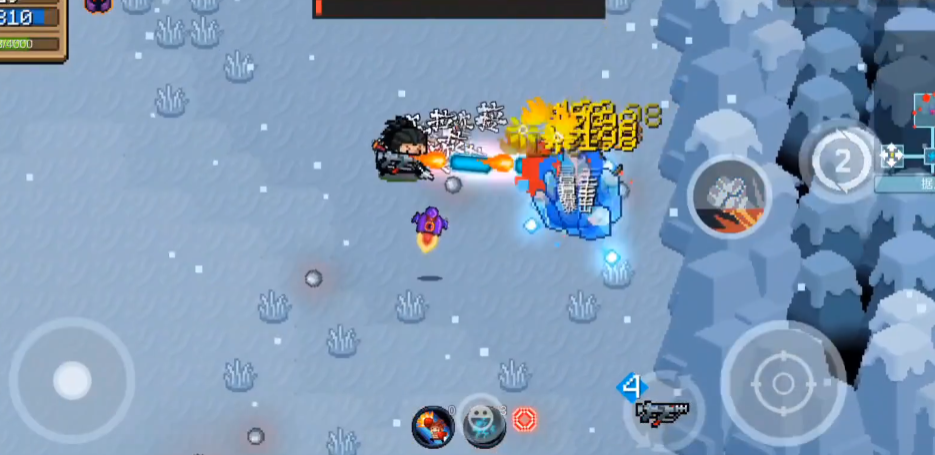
Task: Tap the circular-arrows swap button numbered 2
Action: coord(841,160)
